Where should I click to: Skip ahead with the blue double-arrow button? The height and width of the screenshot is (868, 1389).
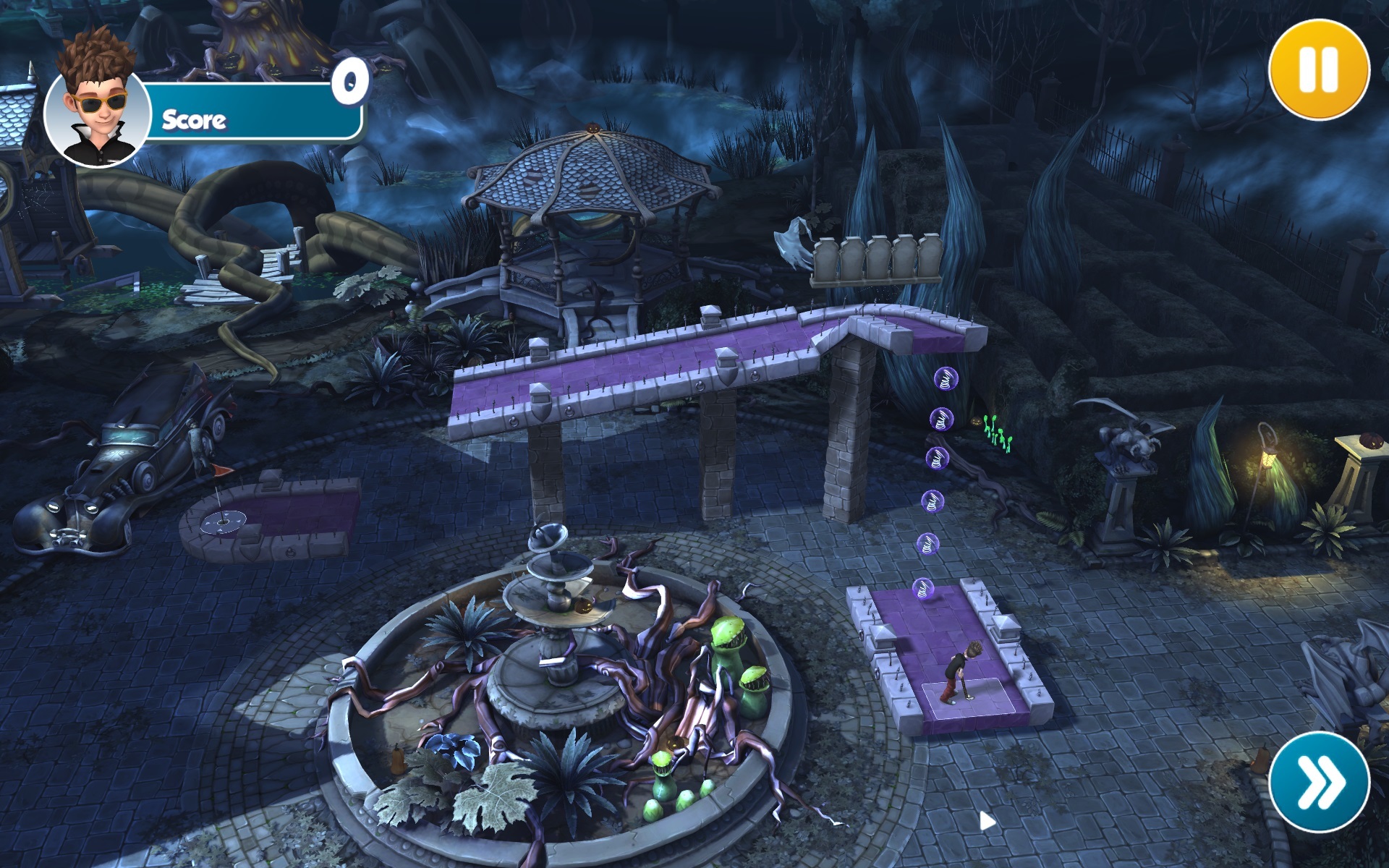[1319, 782]
